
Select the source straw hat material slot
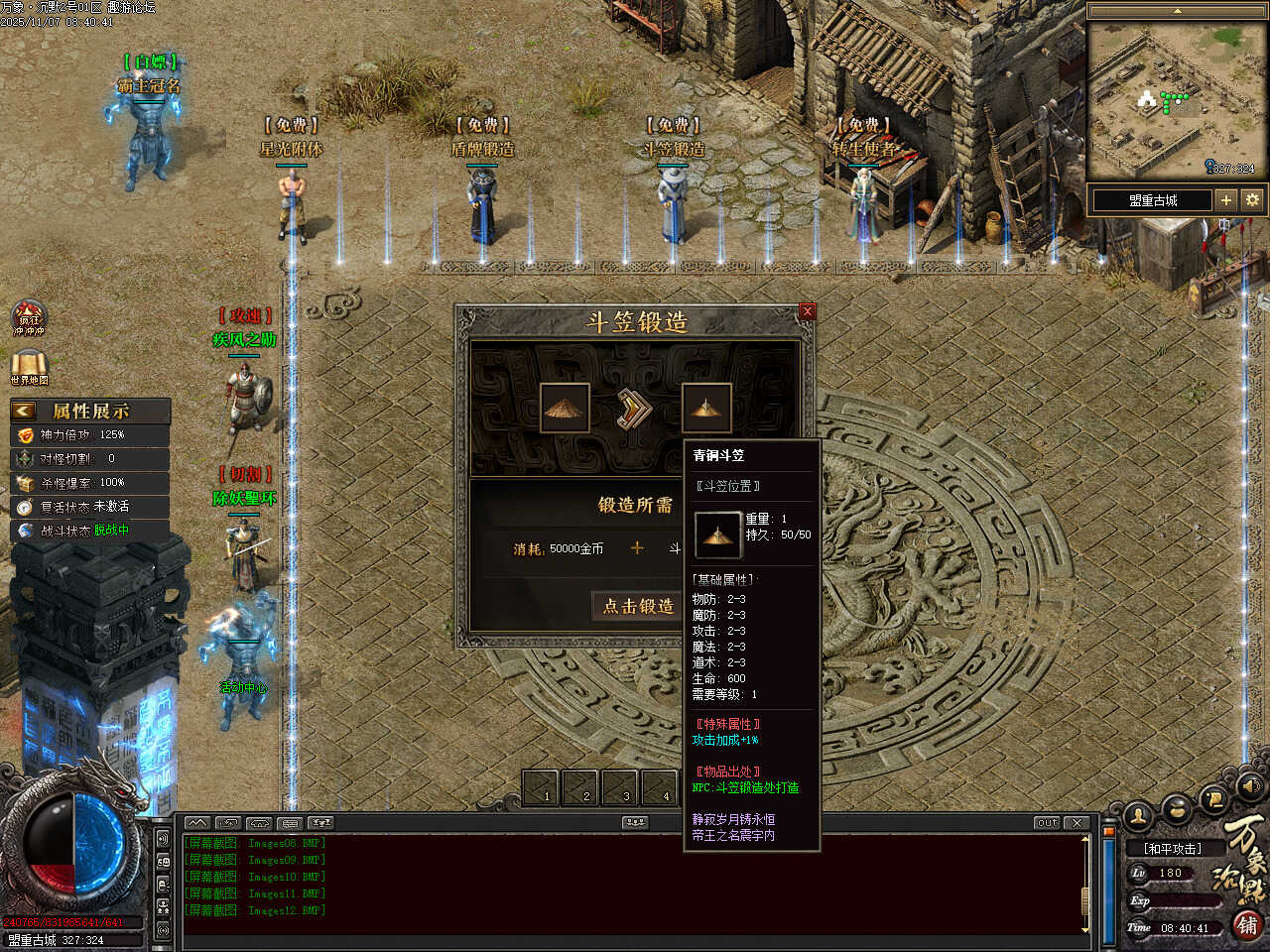[566, 408]
